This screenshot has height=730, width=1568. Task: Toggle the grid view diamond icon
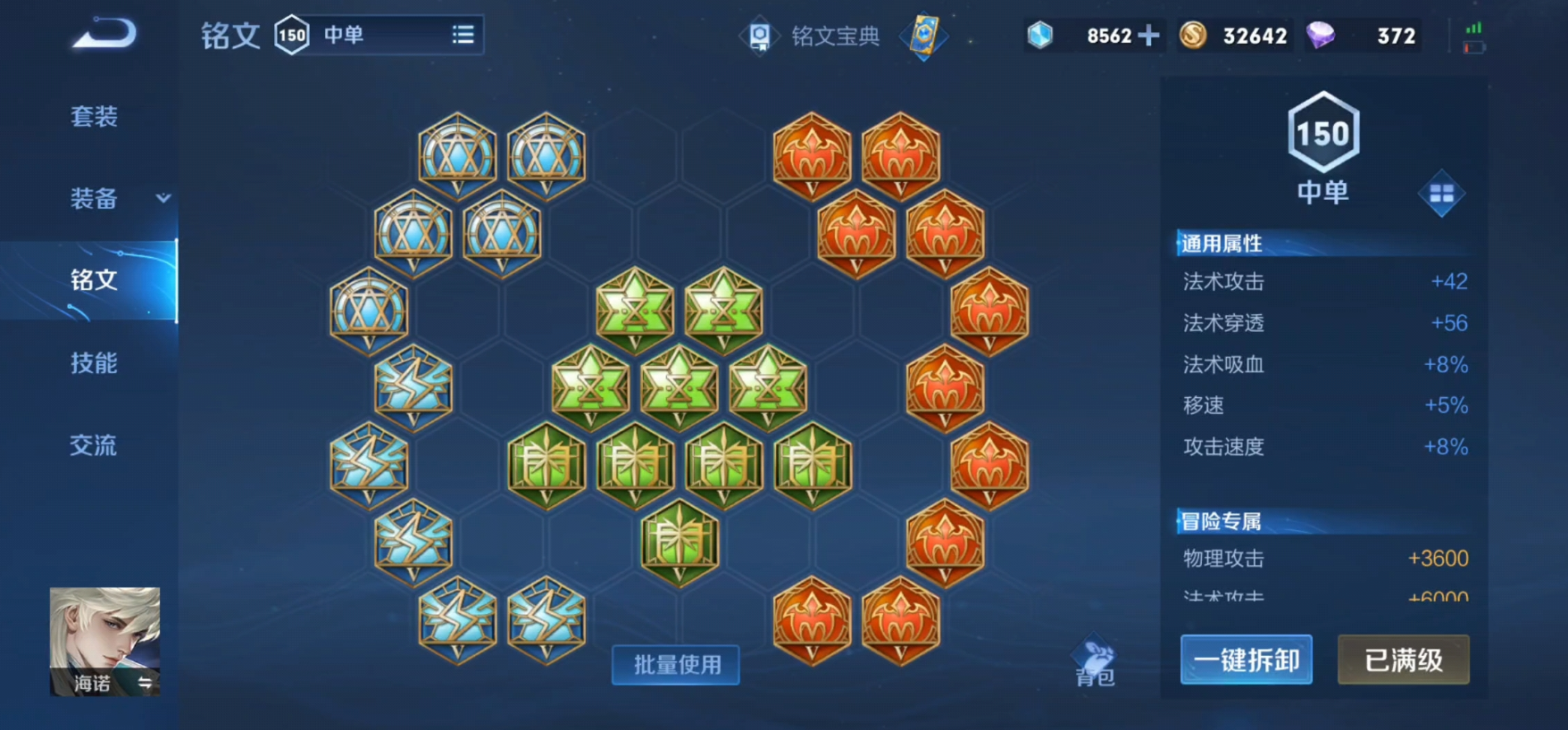click(1441, 194)
